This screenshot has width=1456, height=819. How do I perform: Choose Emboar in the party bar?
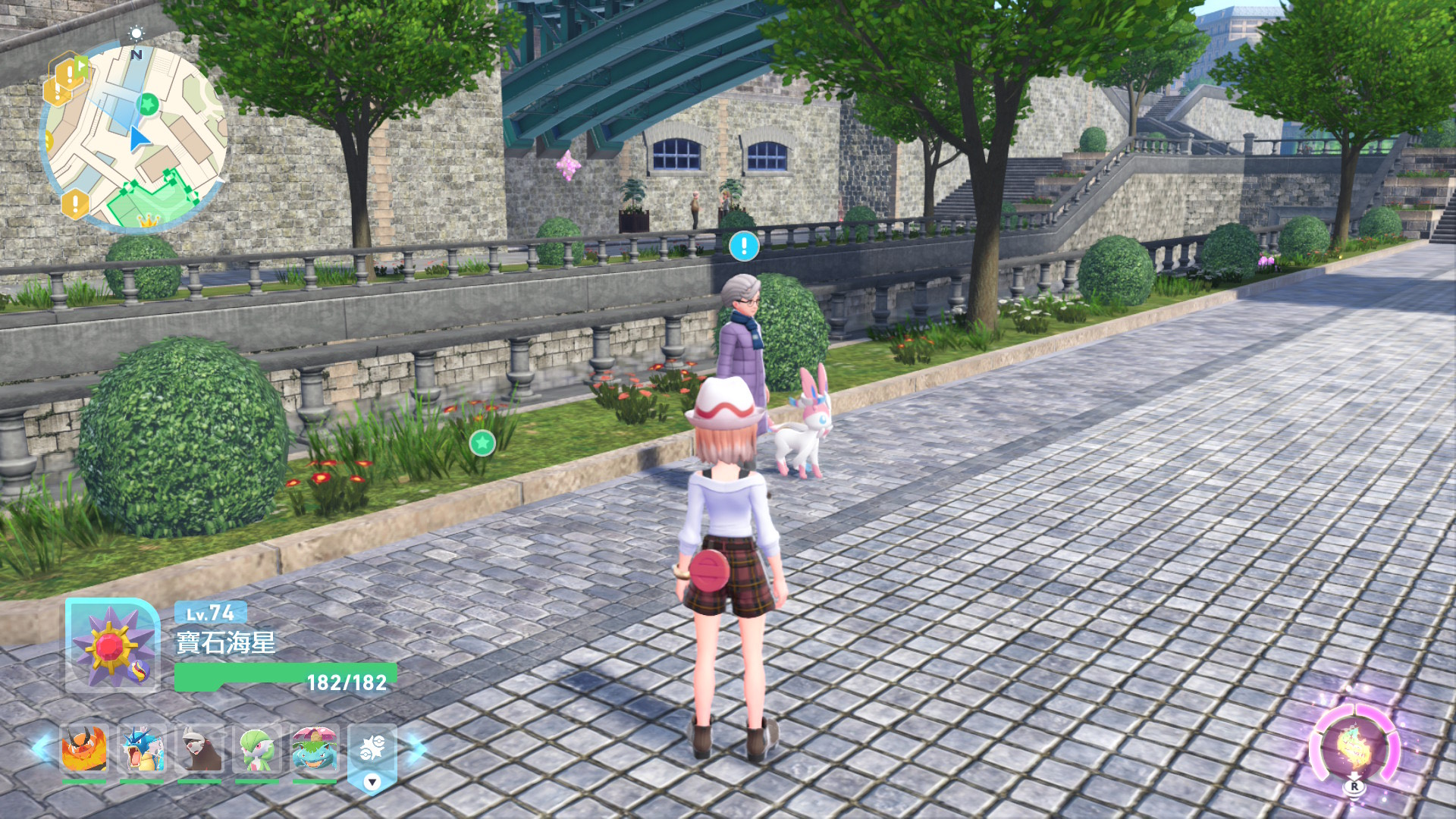(x=84, y=750)
